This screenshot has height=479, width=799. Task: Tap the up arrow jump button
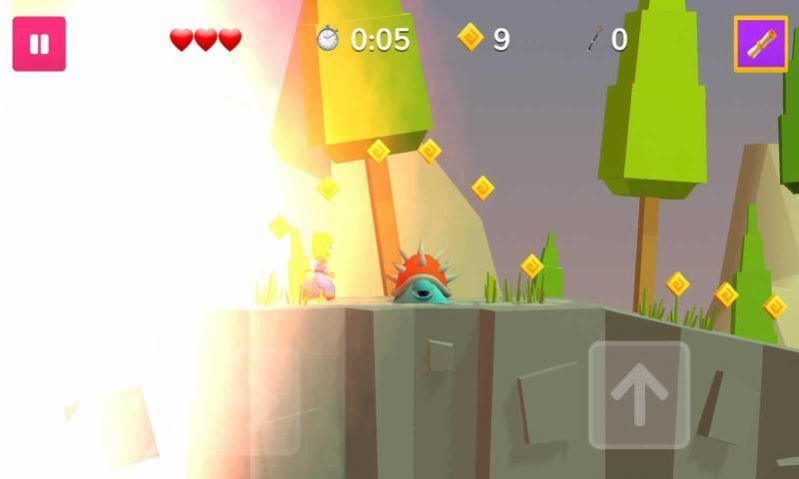coord(639,395)
